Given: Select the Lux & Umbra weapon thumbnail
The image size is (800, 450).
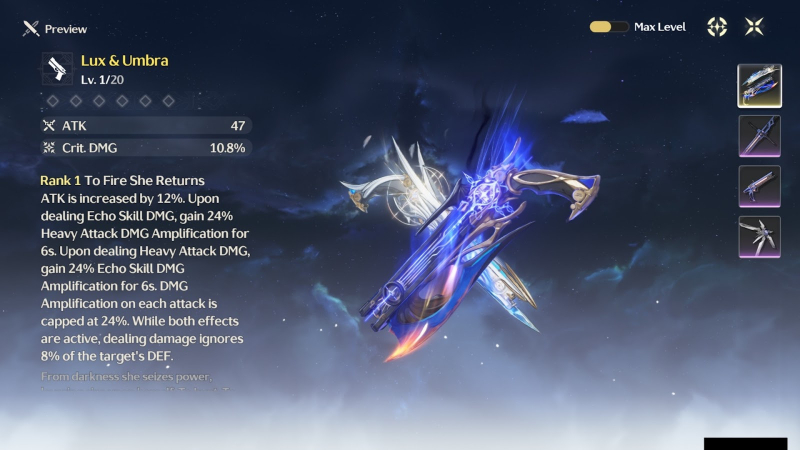Looking at the screenshot, I should [x=759, y=85].
